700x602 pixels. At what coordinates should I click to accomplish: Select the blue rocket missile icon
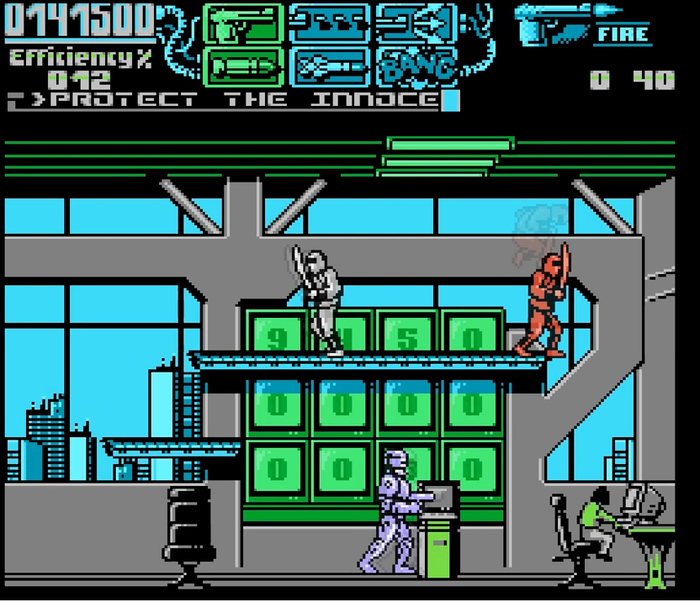click(x=328, y=64)
